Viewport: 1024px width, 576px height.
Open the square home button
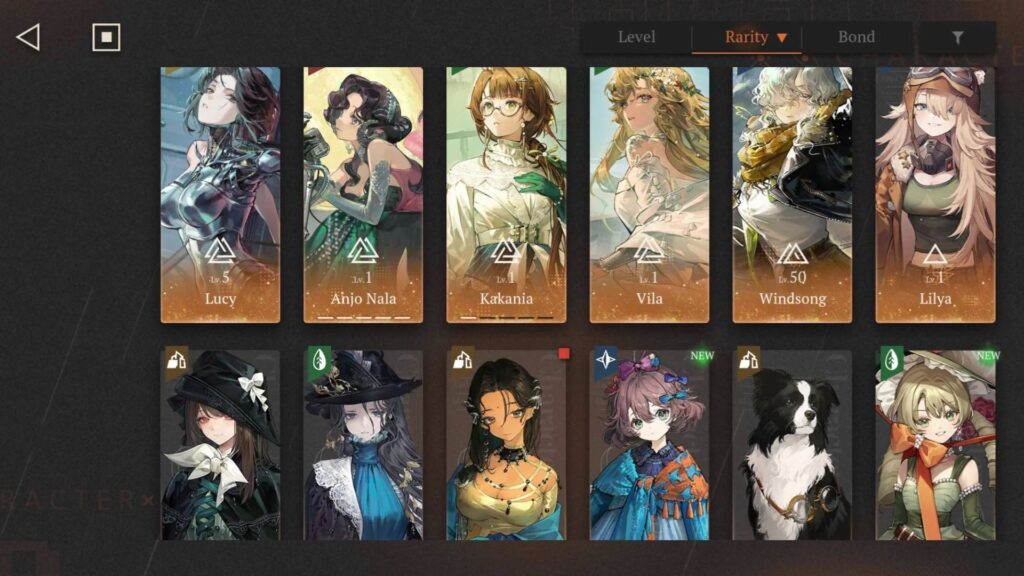(106, 38)
